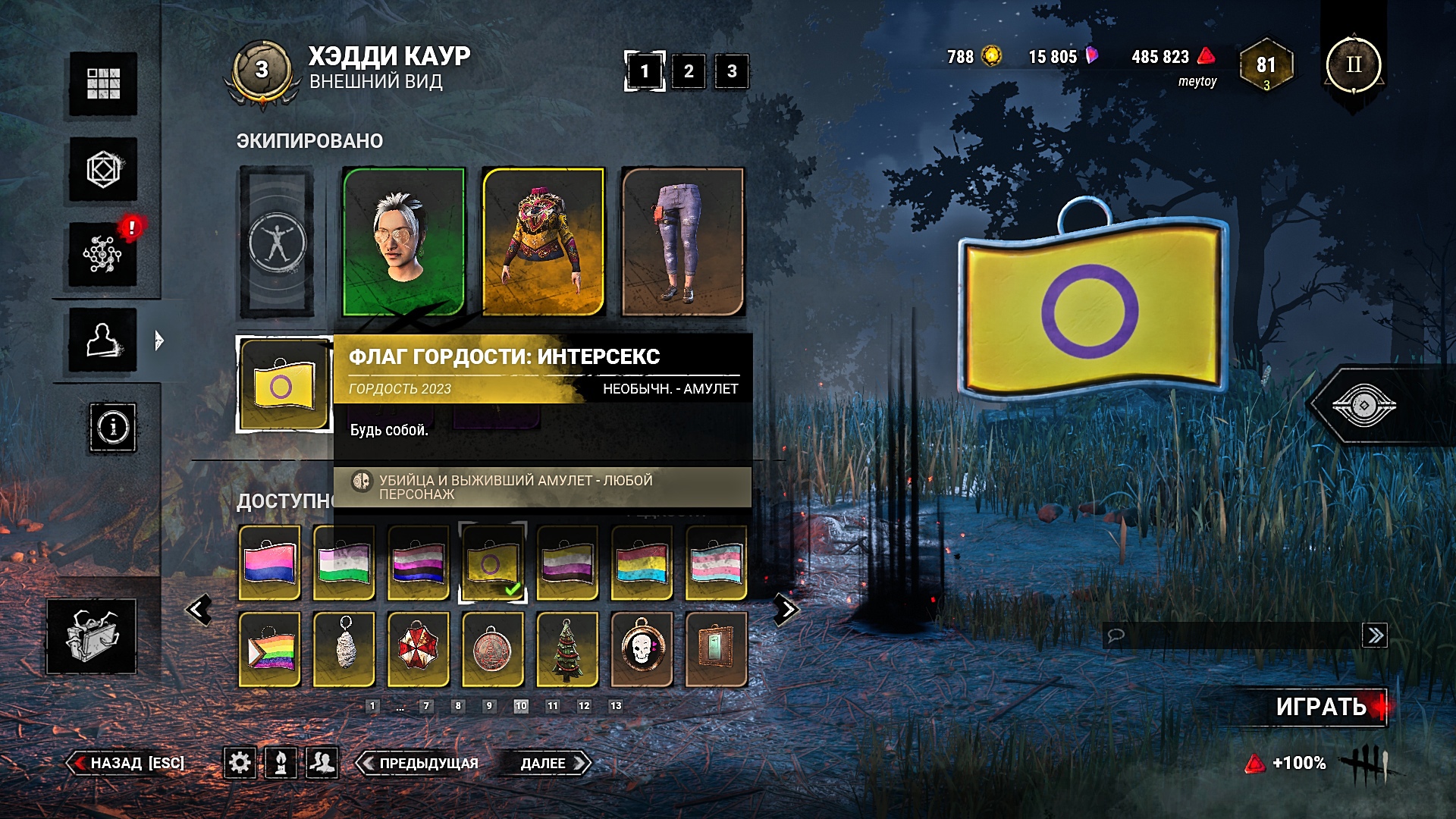
Task: Select the progress pride rainbow flag charm
Action: tap(270, 649)
